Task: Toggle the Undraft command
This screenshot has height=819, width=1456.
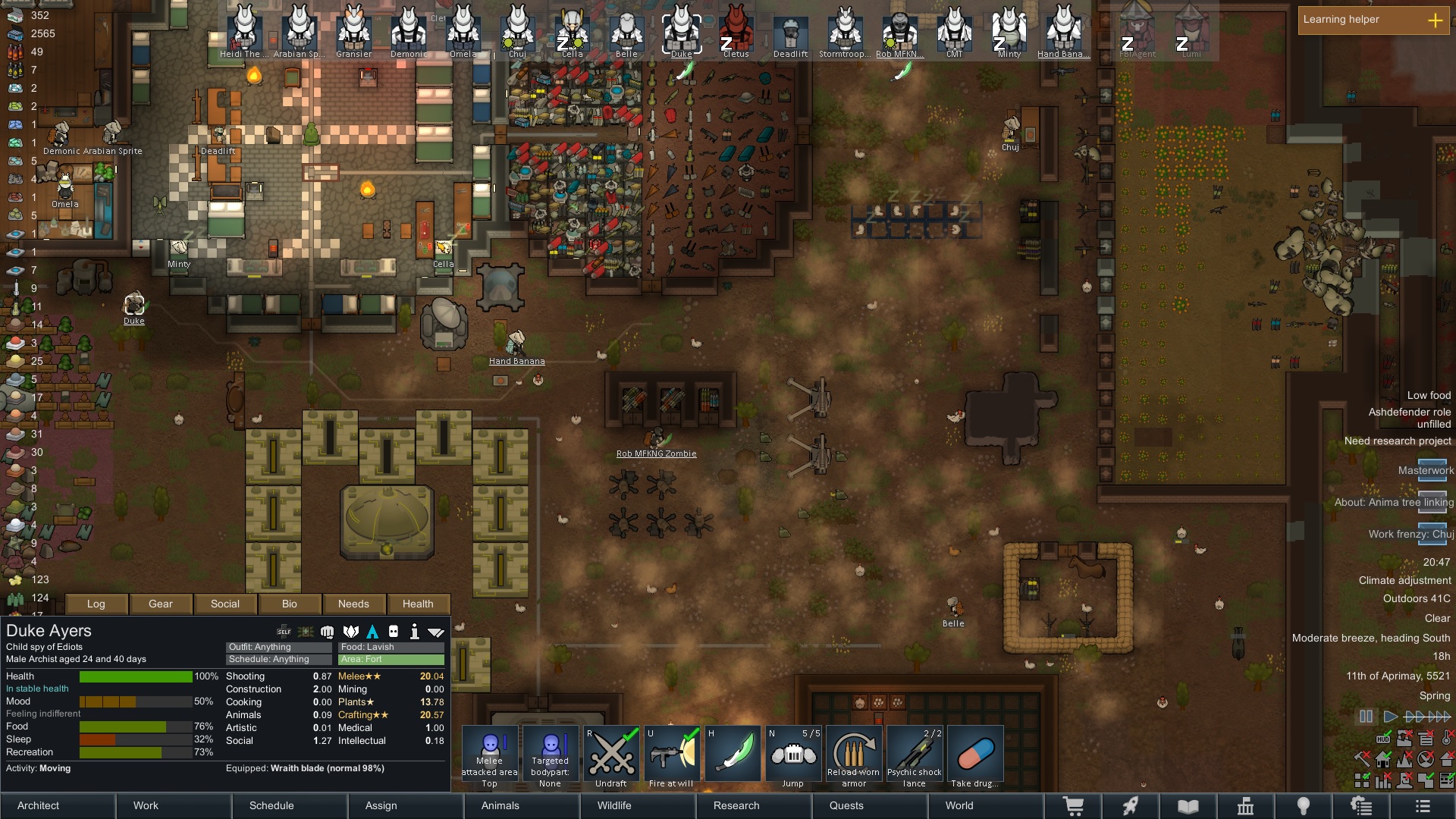Action: tap(611, 756)
